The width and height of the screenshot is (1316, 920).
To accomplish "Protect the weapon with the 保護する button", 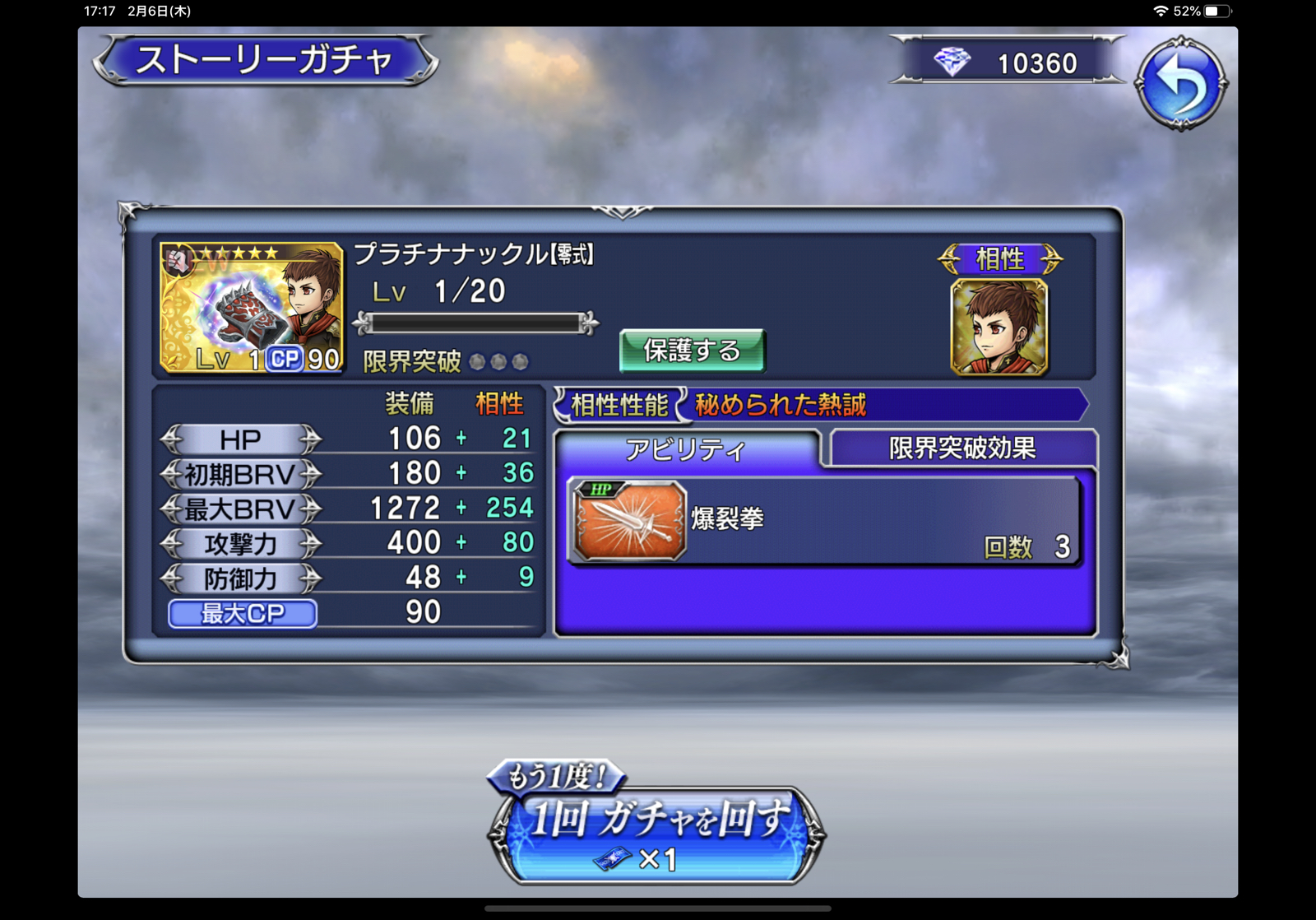I will tap(692, 351).
